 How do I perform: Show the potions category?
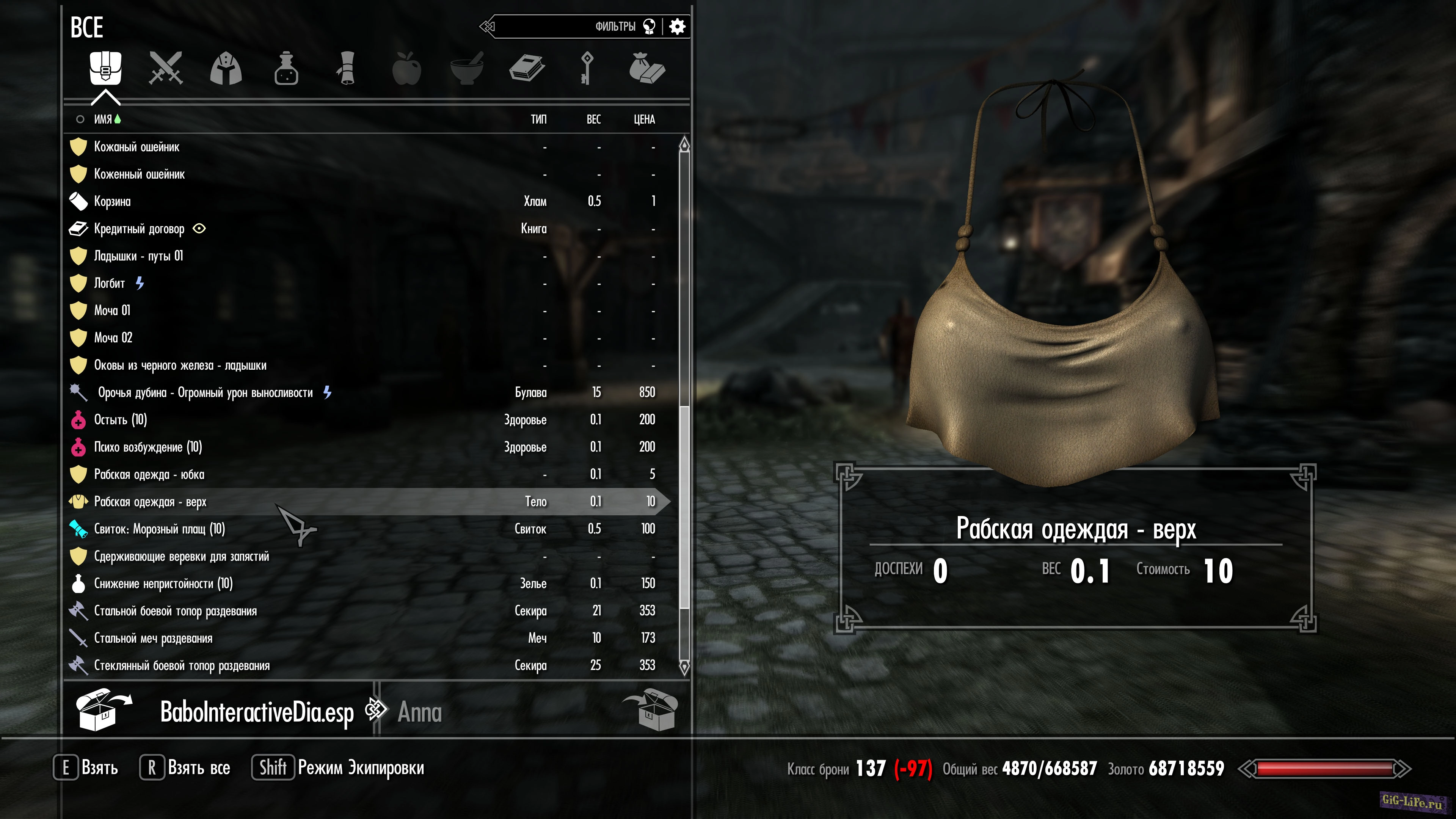286,68
